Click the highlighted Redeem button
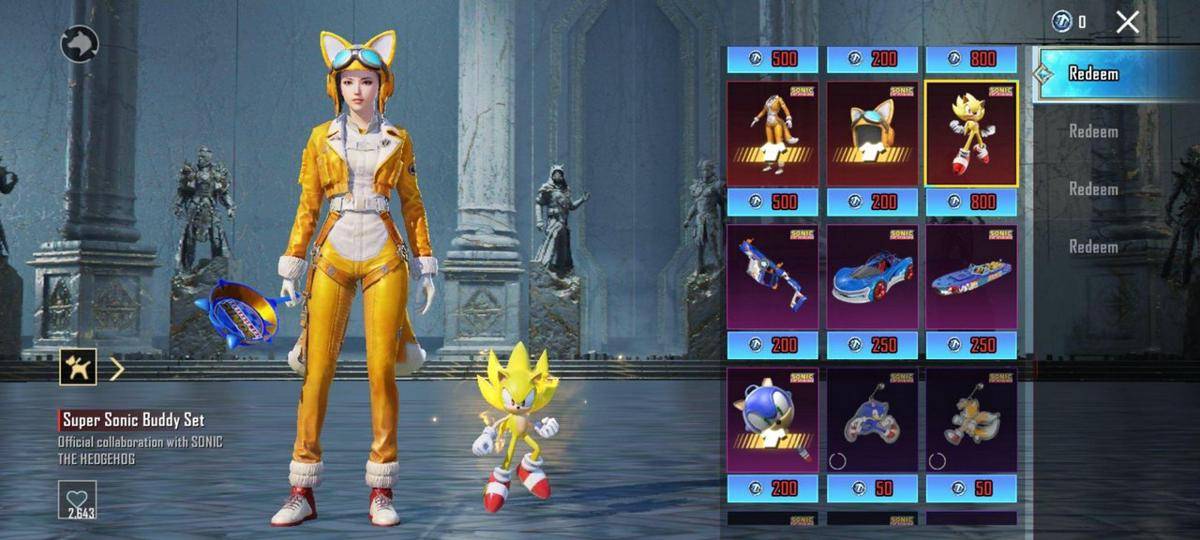This screenshot has width=1200, height=540. click(1093, 74)
